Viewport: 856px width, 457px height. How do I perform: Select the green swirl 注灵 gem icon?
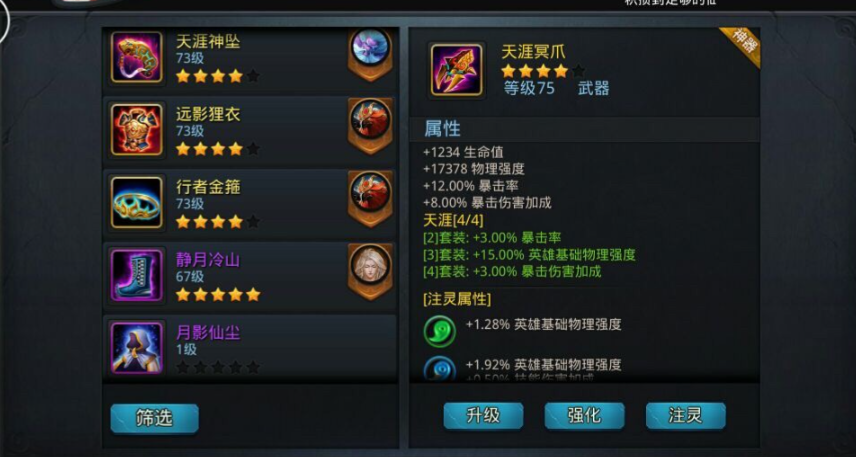pos(440,330)
